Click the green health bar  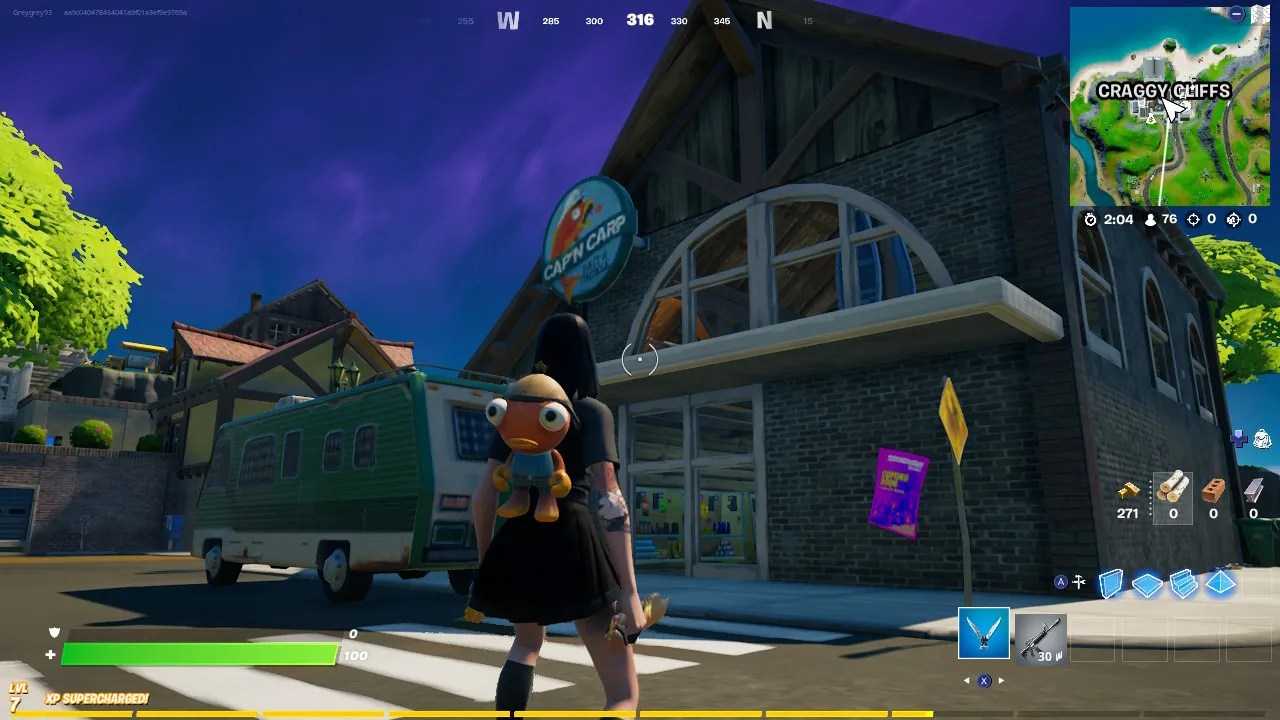click(200, 655)
